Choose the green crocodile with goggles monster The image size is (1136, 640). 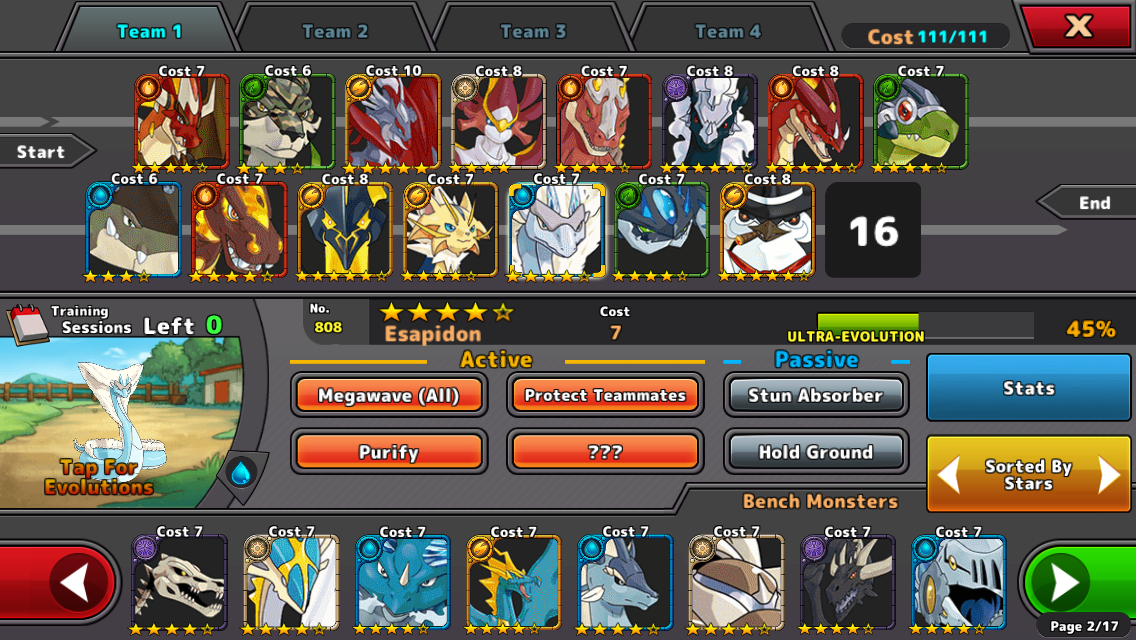pyautogui.click(x=921, y=120)
